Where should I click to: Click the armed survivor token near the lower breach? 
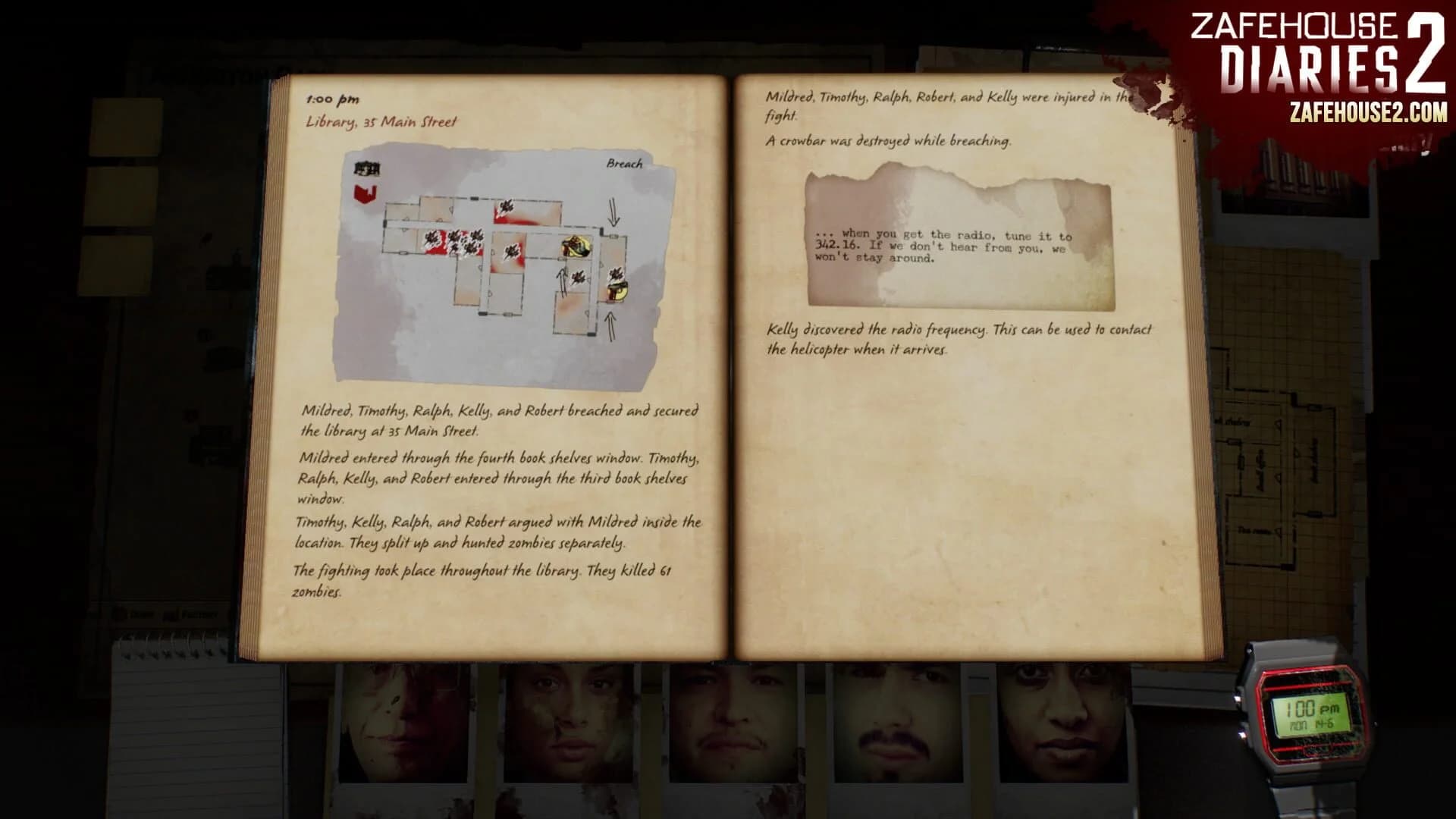pos(618,291)
